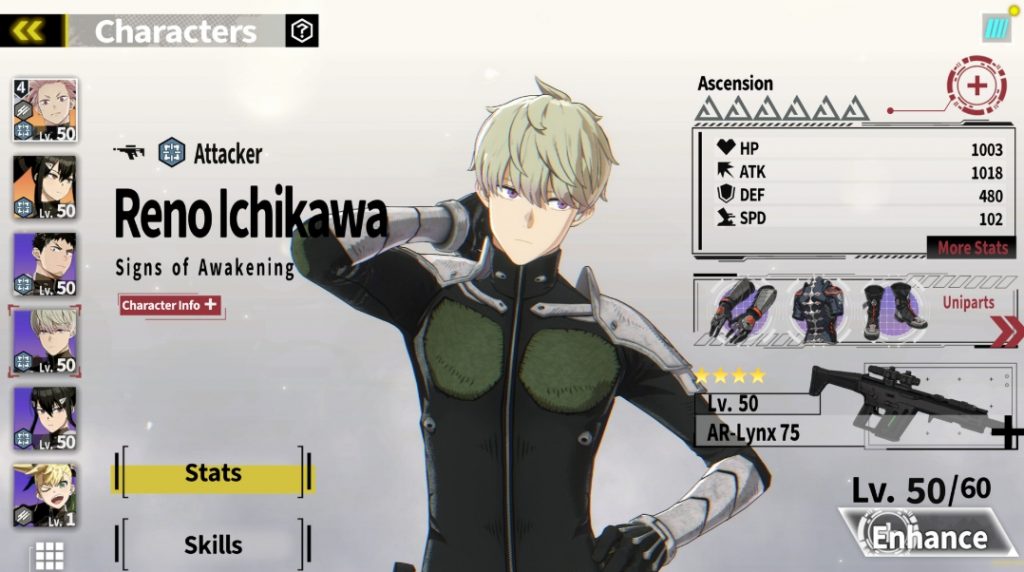Switch to the Skills tab

pos(212,545)
